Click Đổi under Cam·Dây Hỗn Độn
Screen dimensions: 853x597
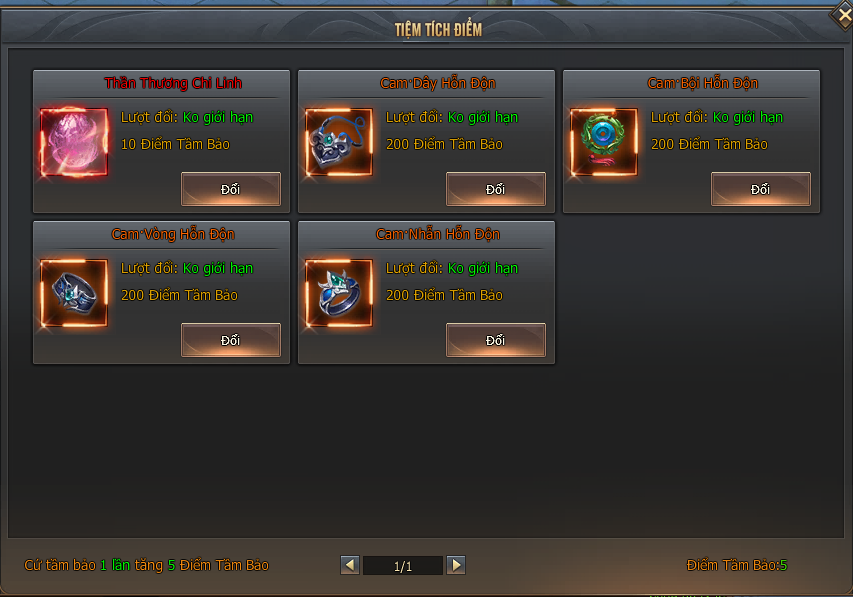495,189
